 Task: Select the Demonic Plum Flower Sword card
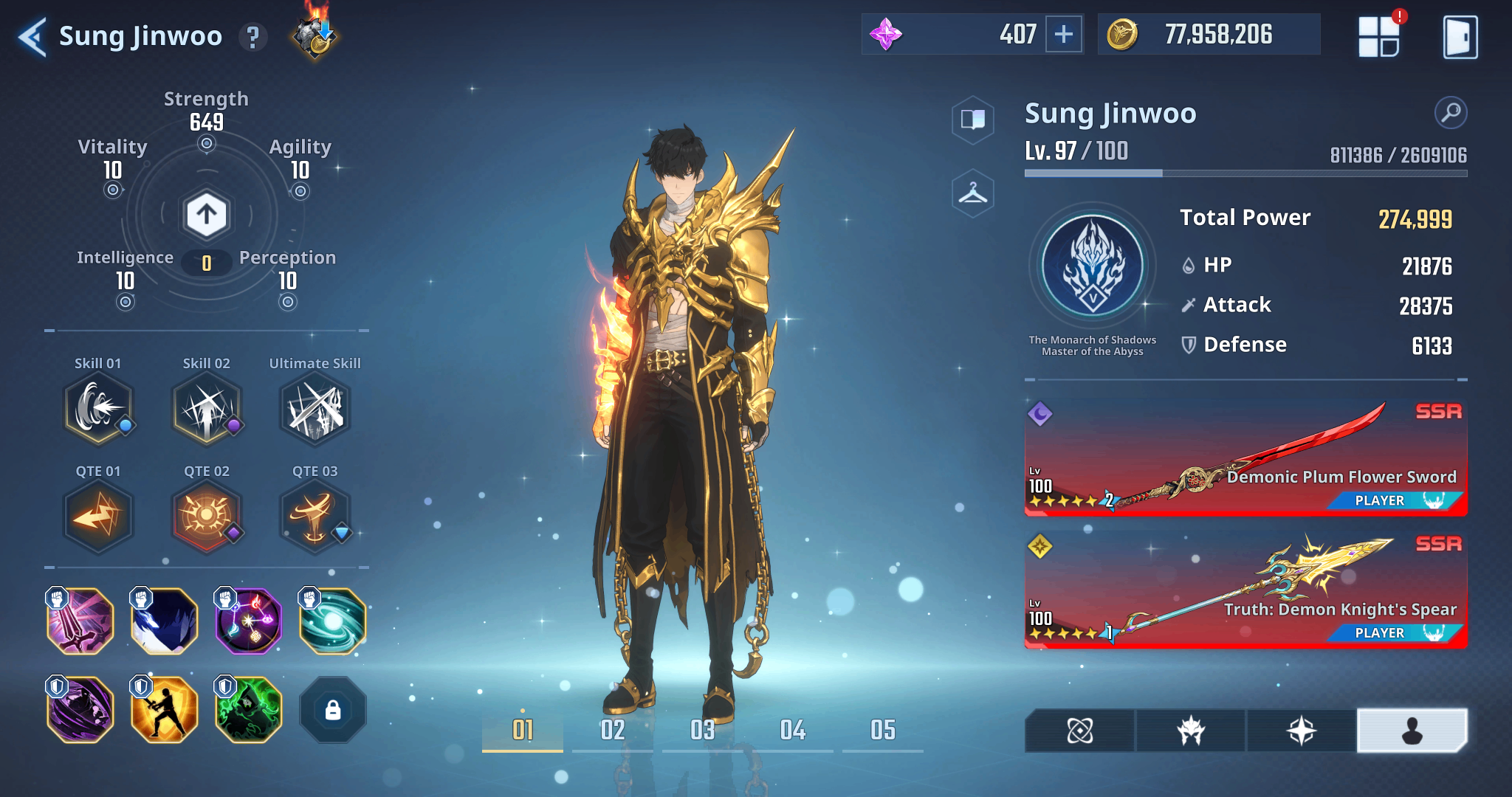[1245, 458]
